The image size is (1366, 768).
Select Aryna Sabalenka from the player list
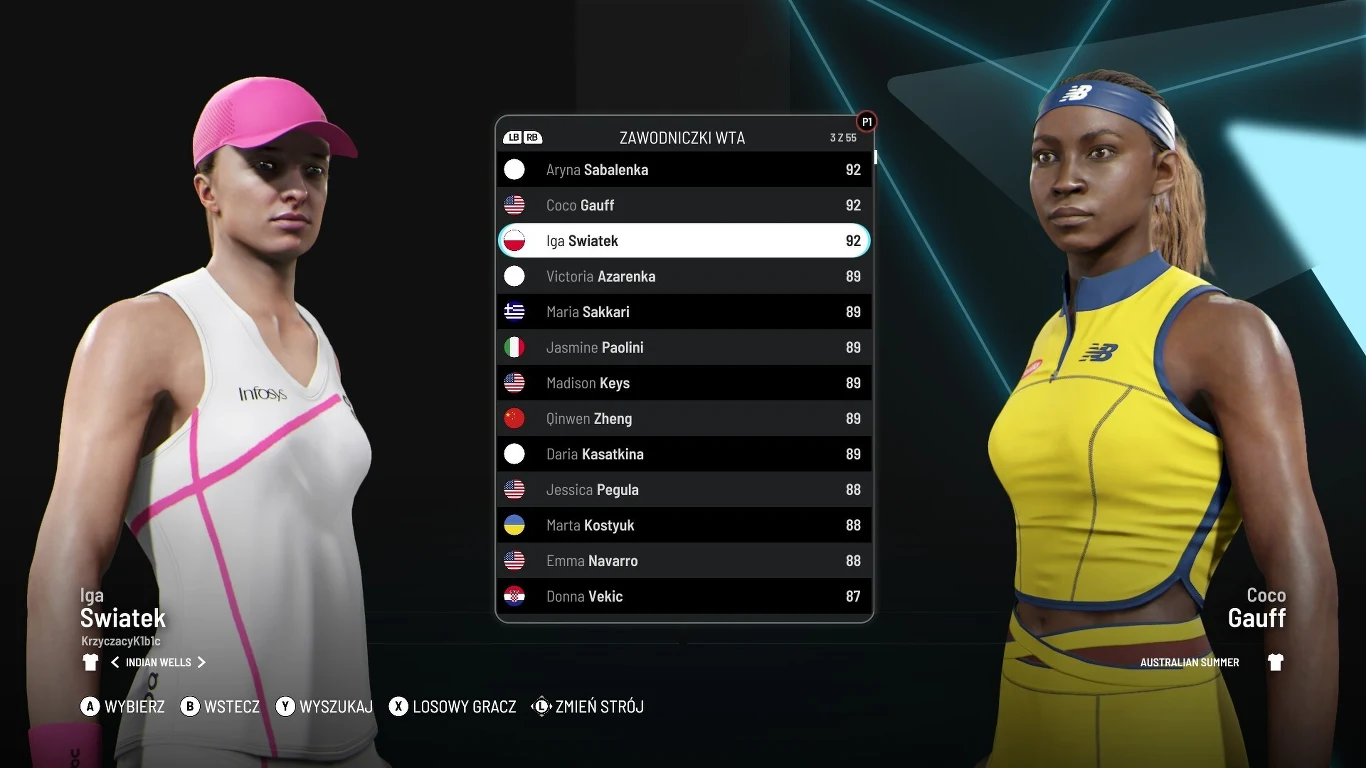pos(684,170)
